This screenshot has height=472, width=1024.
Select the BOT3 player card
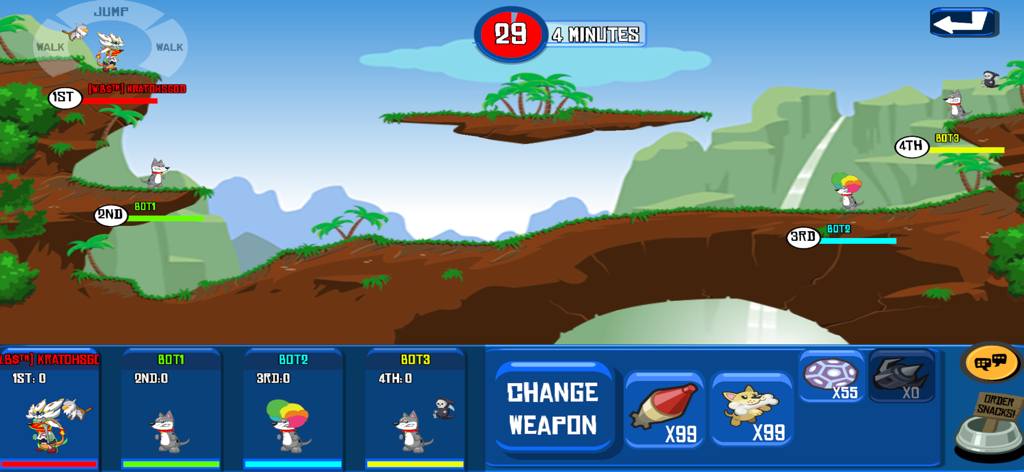pos(415,408)
